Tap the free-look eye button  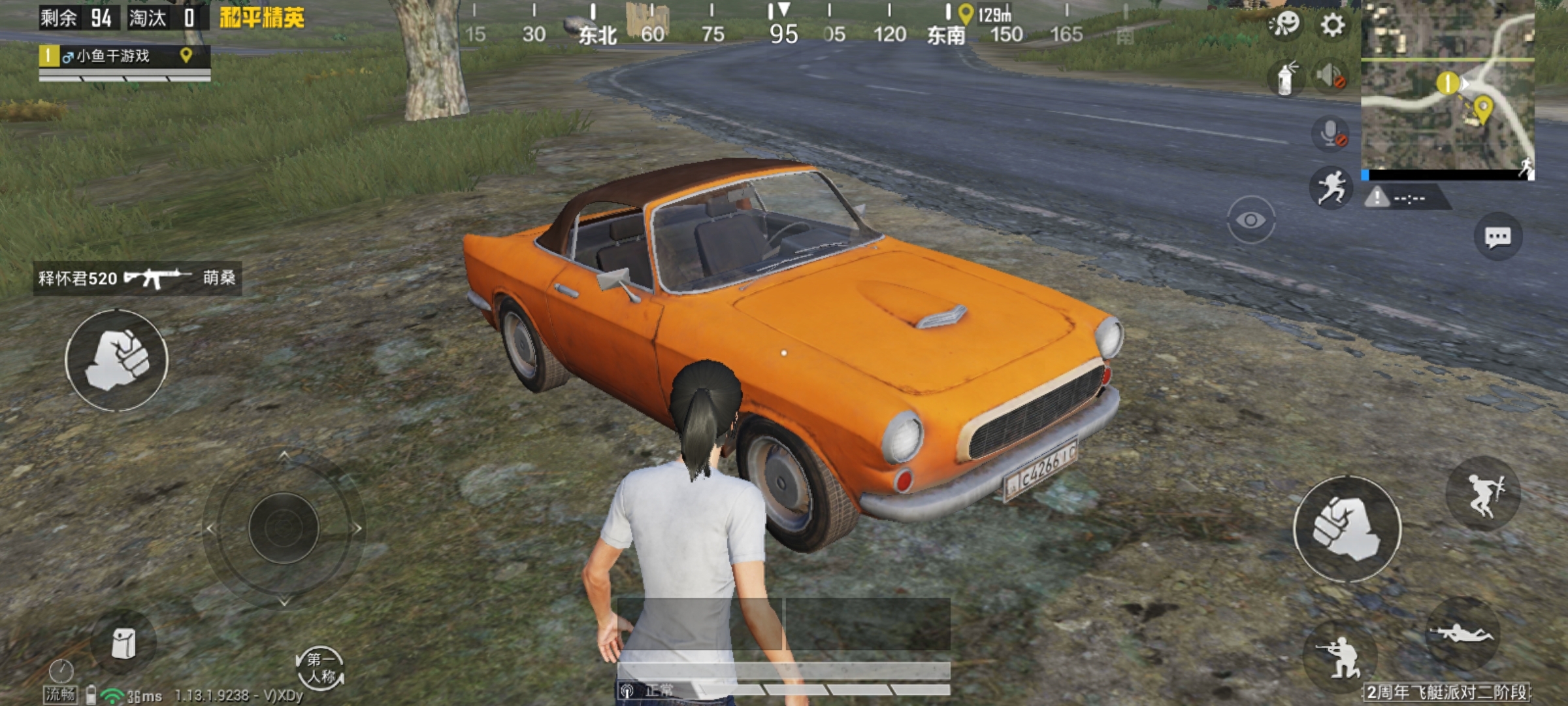click(x=1250, y=220)
